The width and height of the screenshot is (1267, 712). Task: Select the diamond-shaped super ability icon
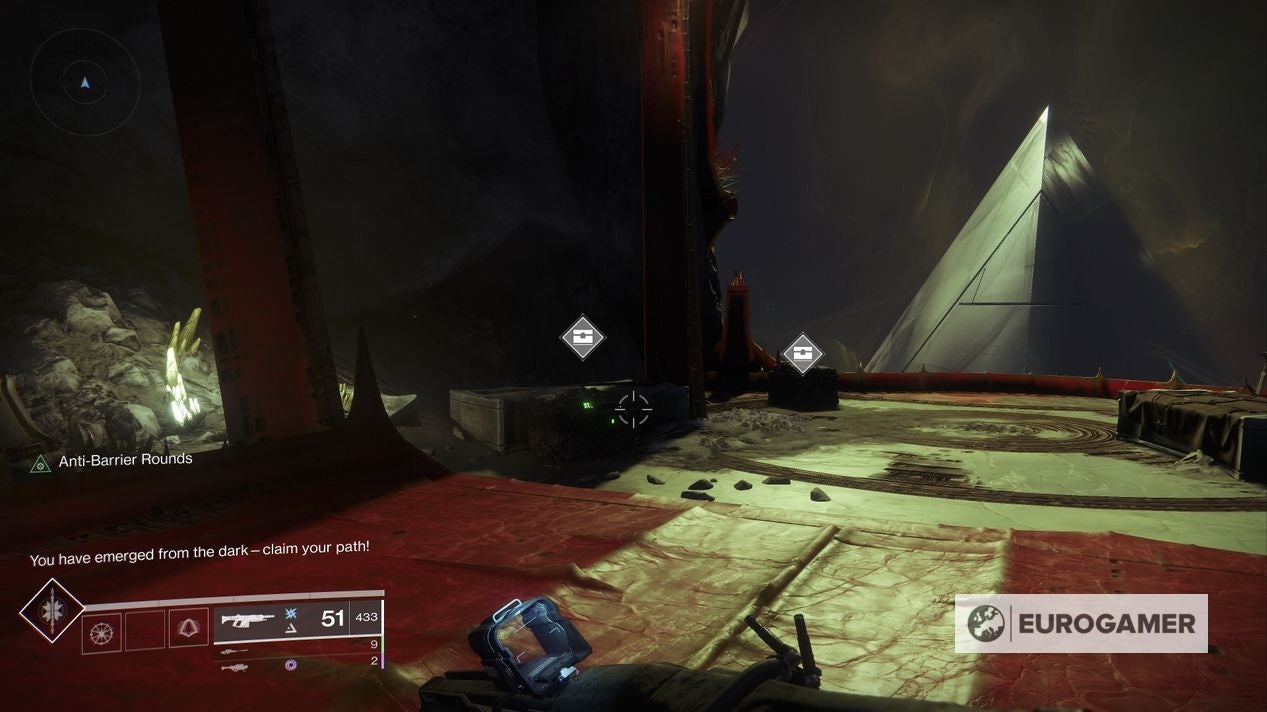pos(52,610)
